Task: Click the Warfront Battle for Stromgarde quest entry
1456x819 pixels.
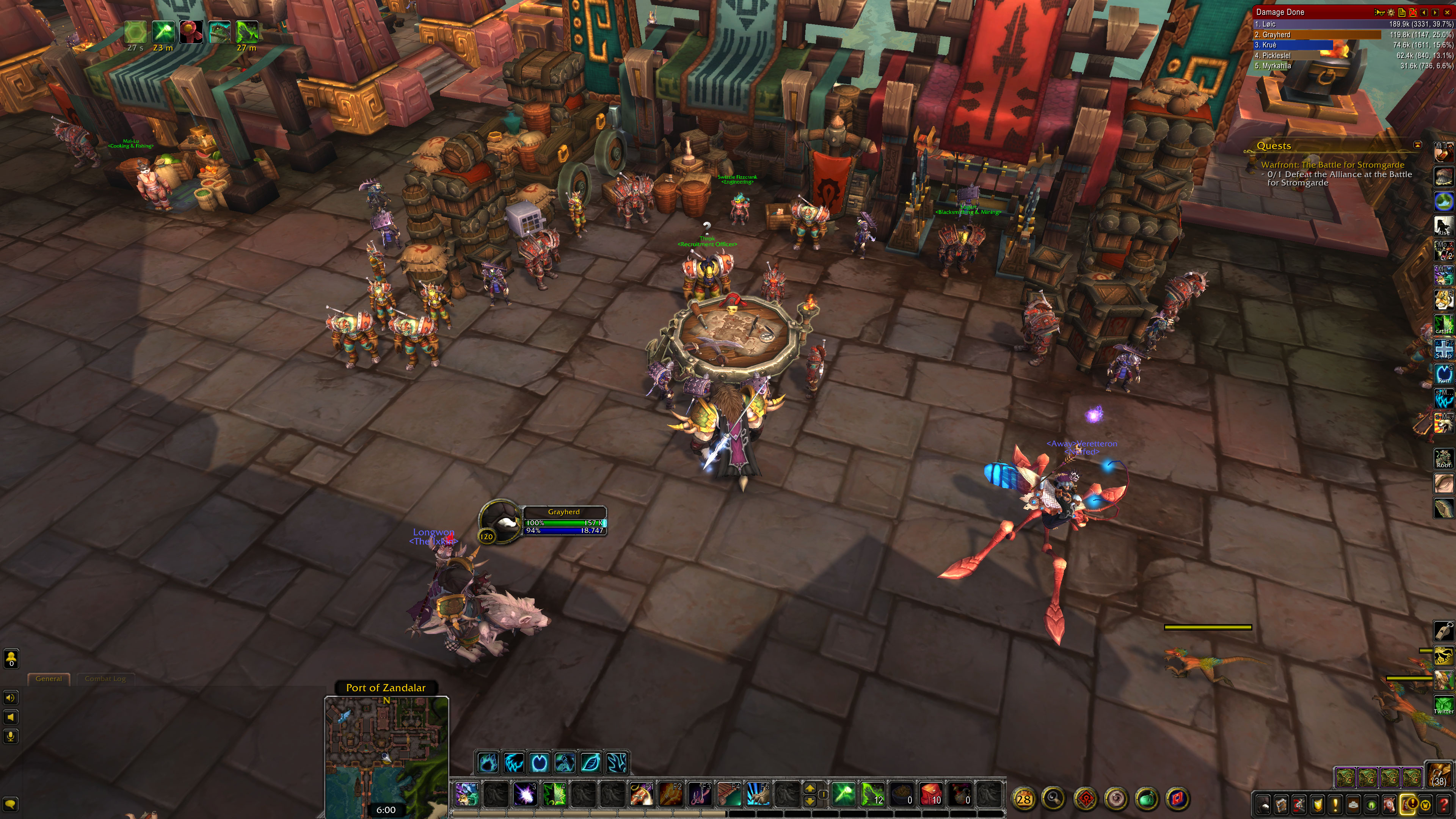Action: 1332,165
